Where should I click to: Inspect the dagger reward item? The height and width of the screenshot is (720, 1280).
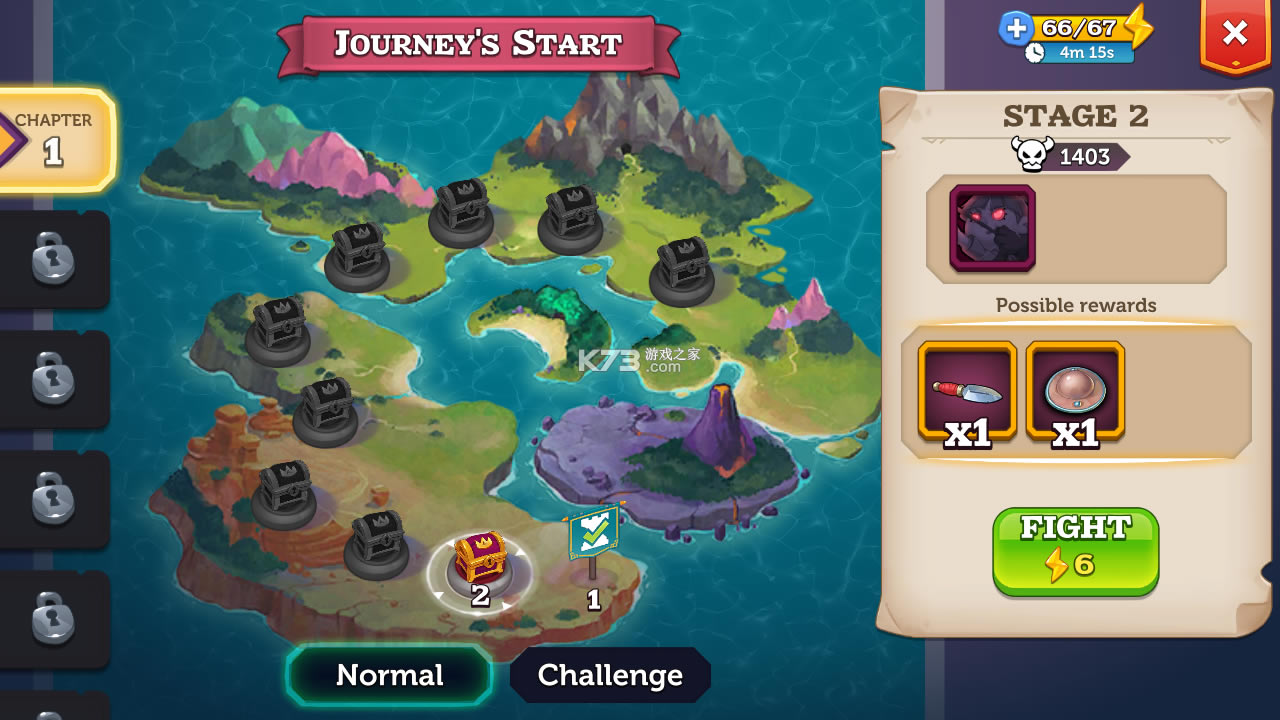[x=967, y=391]
